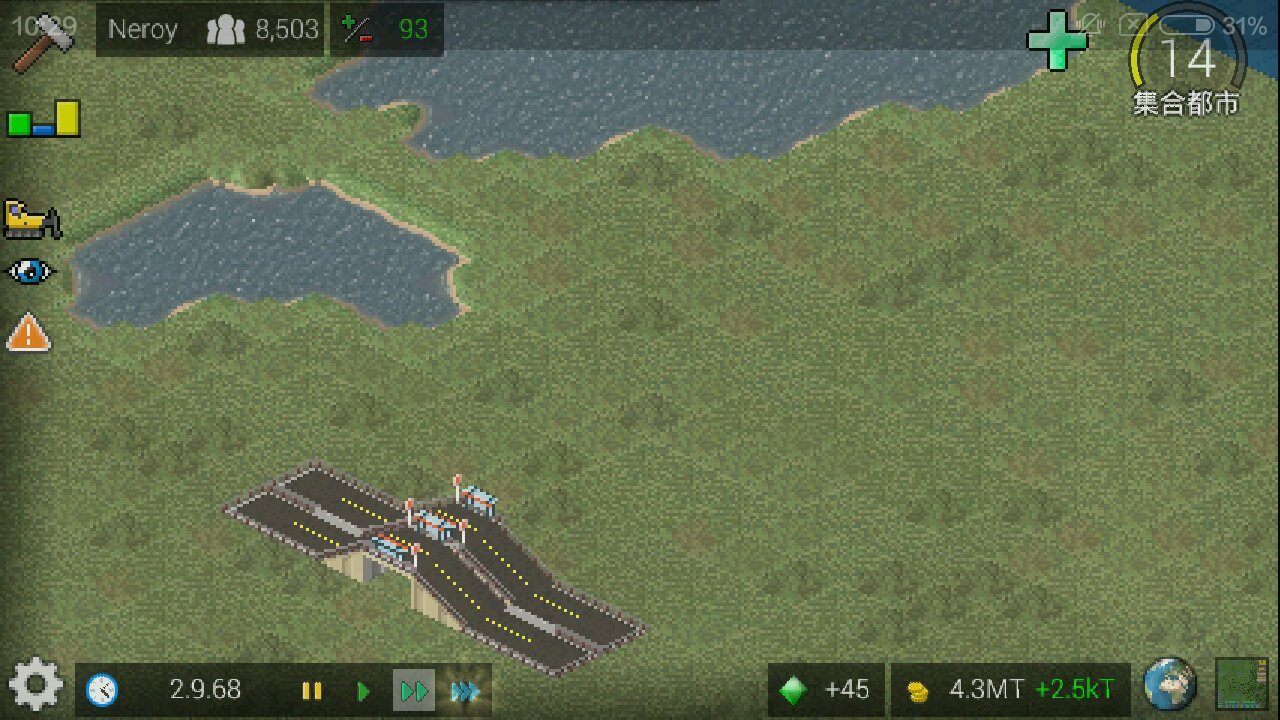Pause the game simulation
The height and width of the screenshot is (720, 1280).
point(312,691)
